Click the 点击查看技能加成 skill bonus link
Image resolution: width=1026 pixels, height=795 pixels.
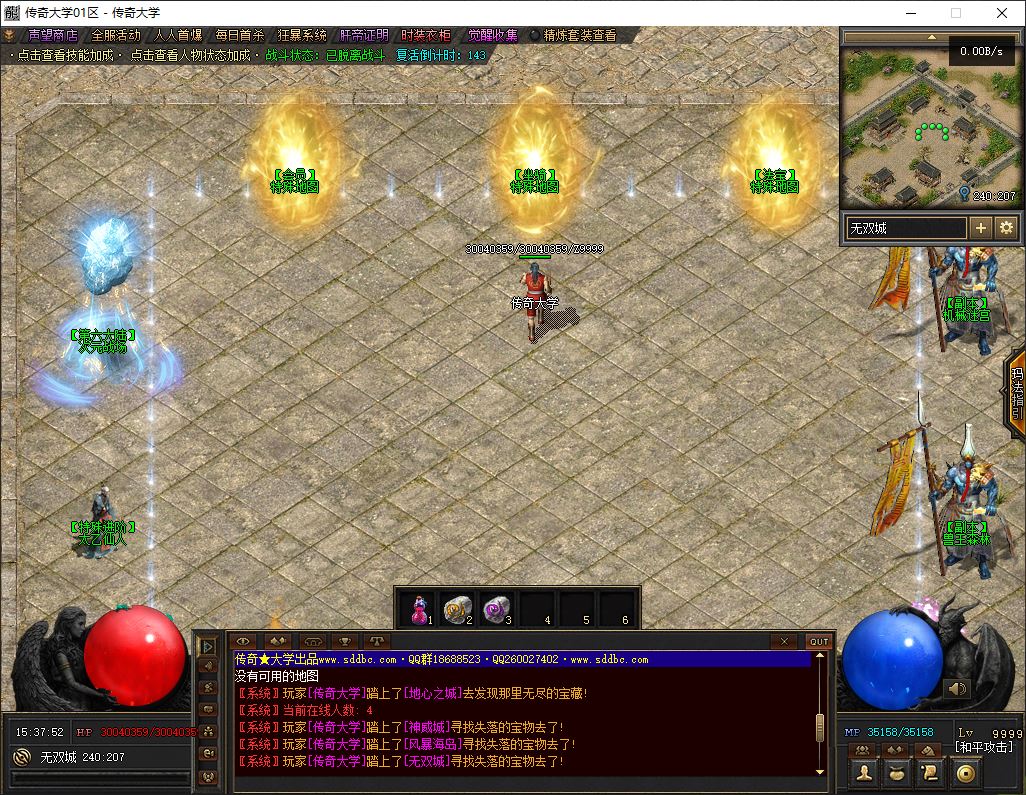coord(67,56)
